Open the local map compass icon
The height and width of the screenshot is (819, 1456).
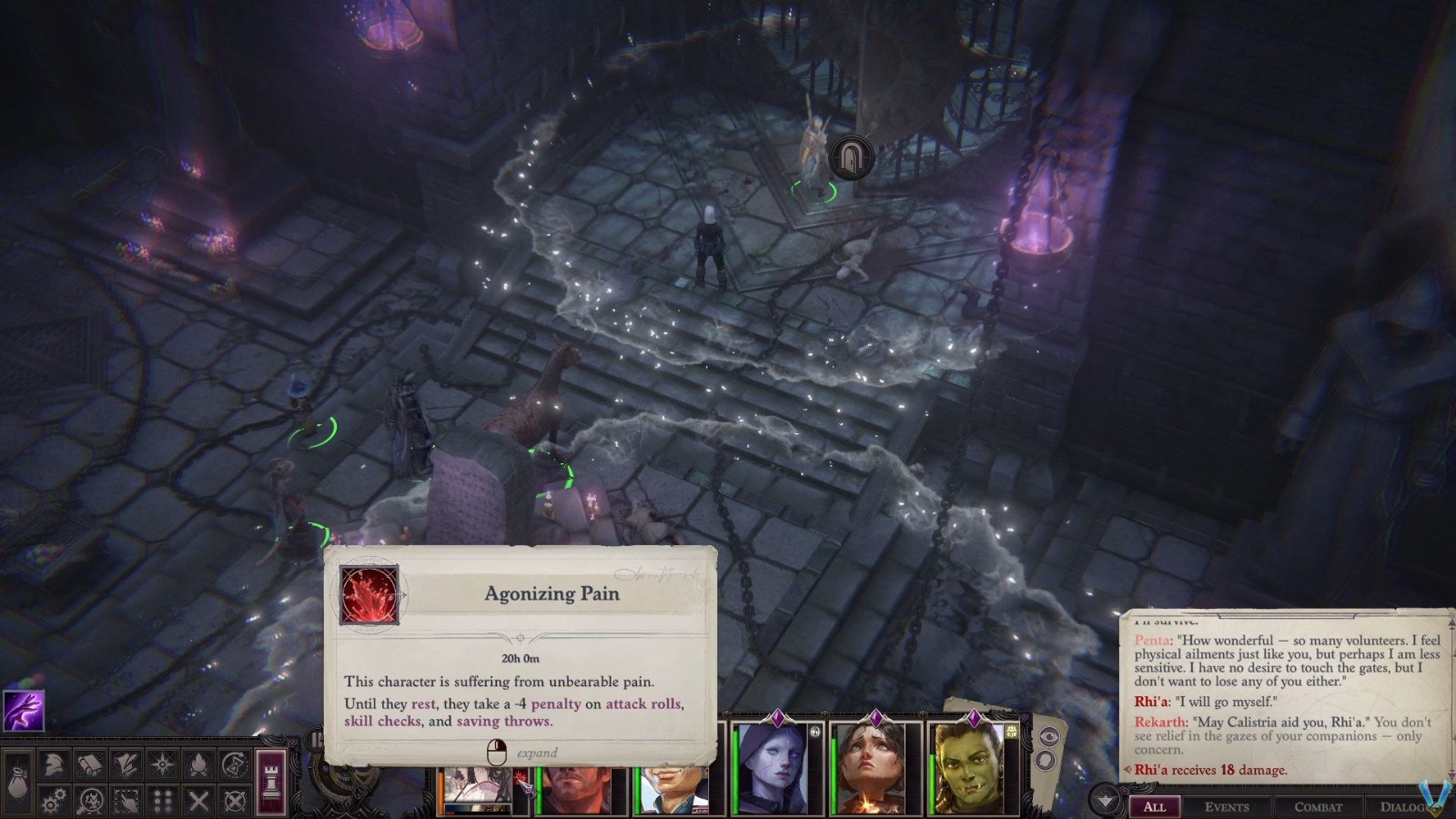pyautogui.click(x=162, y=764)
